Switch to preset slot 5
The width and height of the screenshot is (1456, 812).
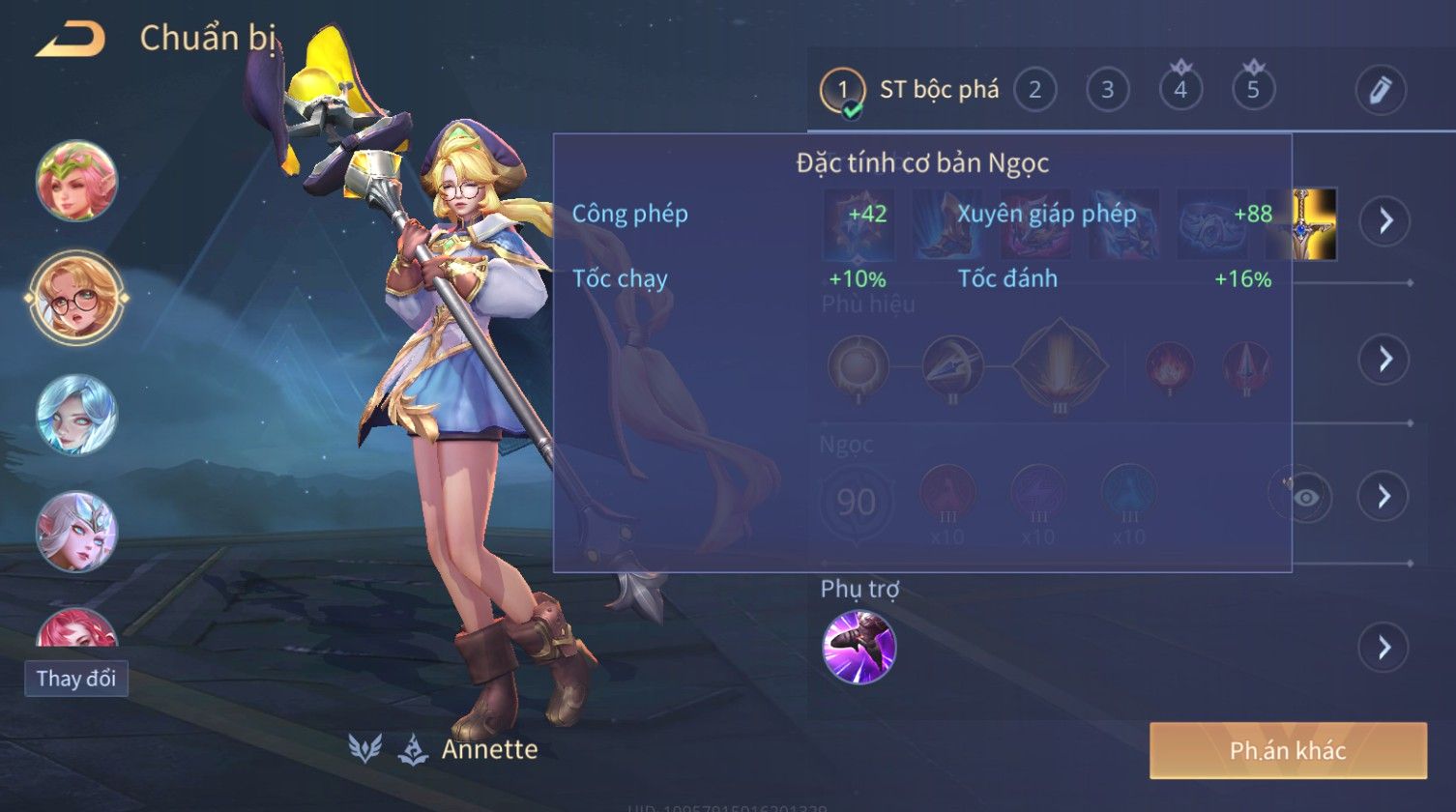pyautogui.click(x=1253, y=91)
